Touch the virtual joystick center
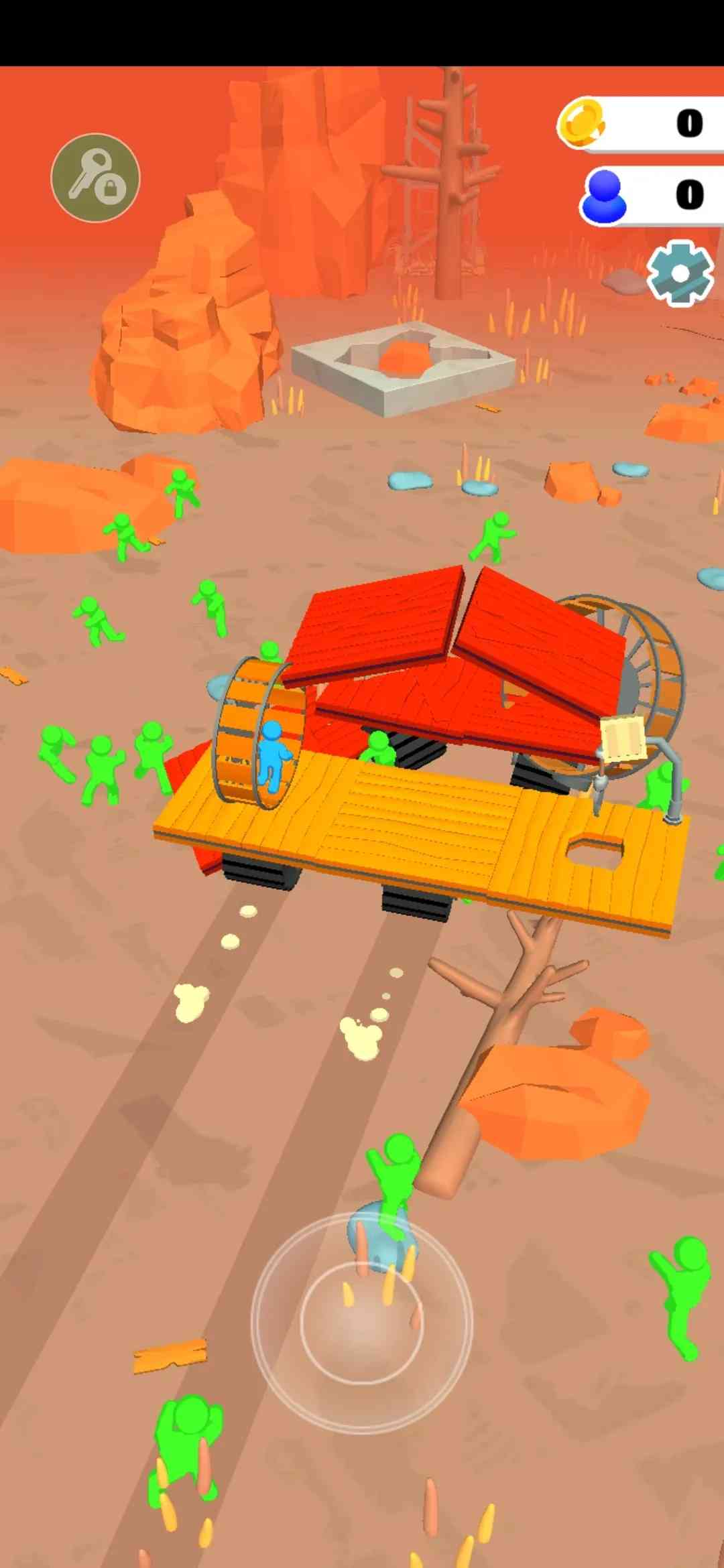The width and height of the screenshot is (724, 1568). coord(362,1321)
